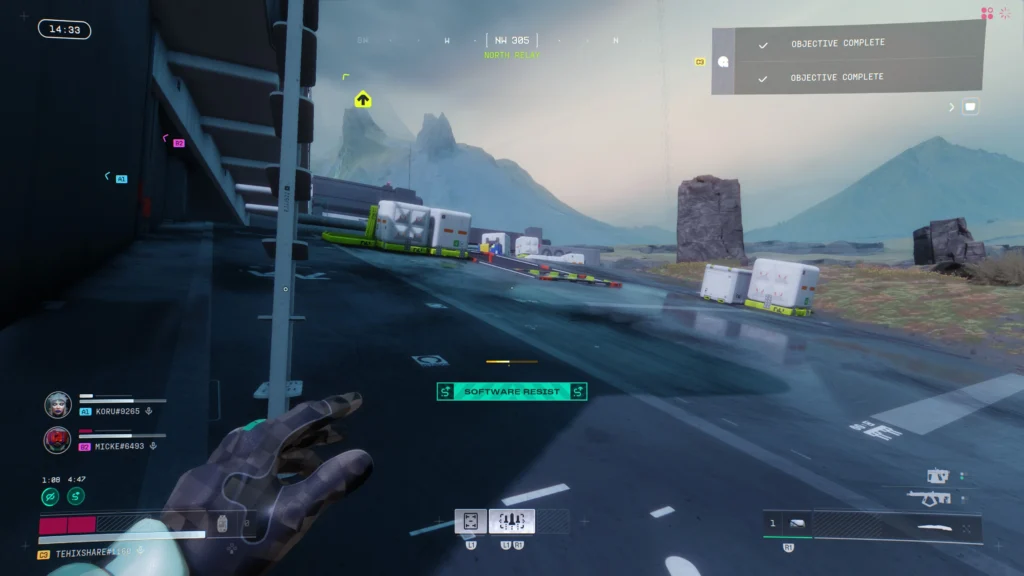Click the green S-shaped software buff icon

[x=76, y=496]
